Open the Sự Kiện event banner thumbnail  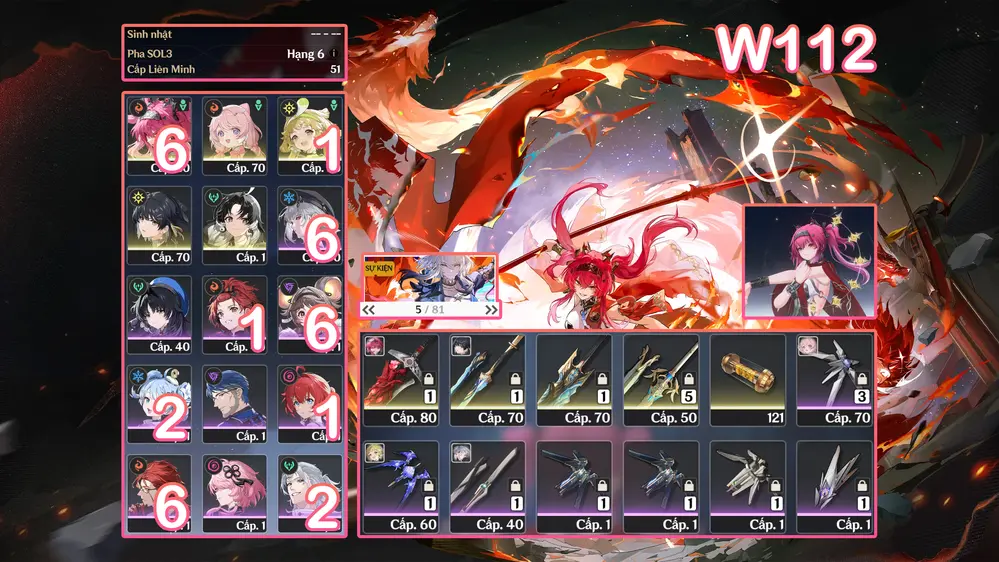coord(430,278)
